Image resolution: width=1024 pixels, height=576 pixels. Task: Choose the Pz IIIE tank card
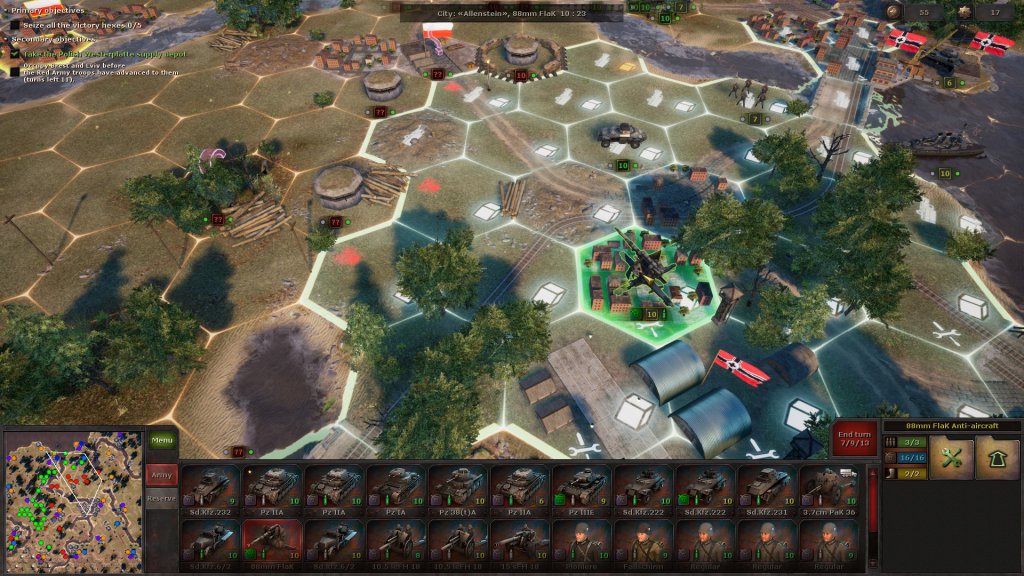coord(583,490)
